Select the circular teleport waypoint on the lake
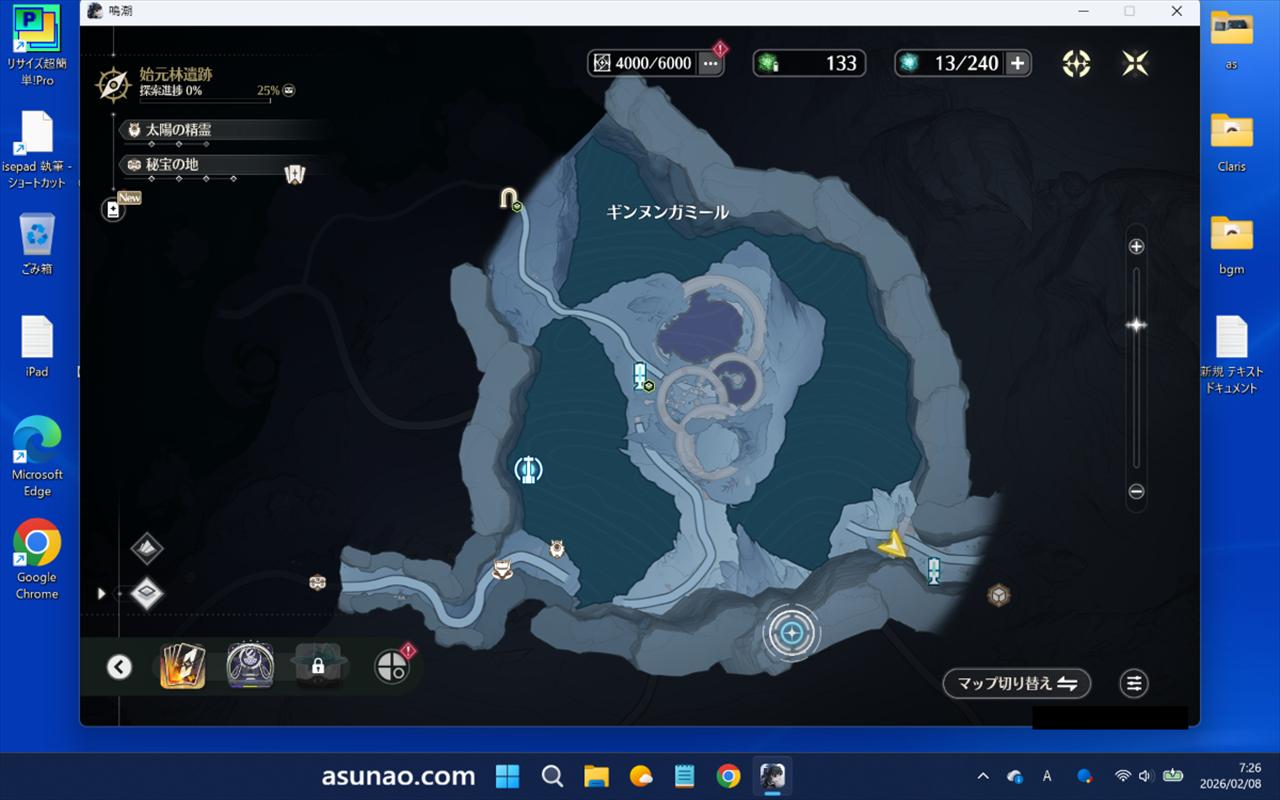Screen dimensions: 1280x800 (x=528, y=468)
